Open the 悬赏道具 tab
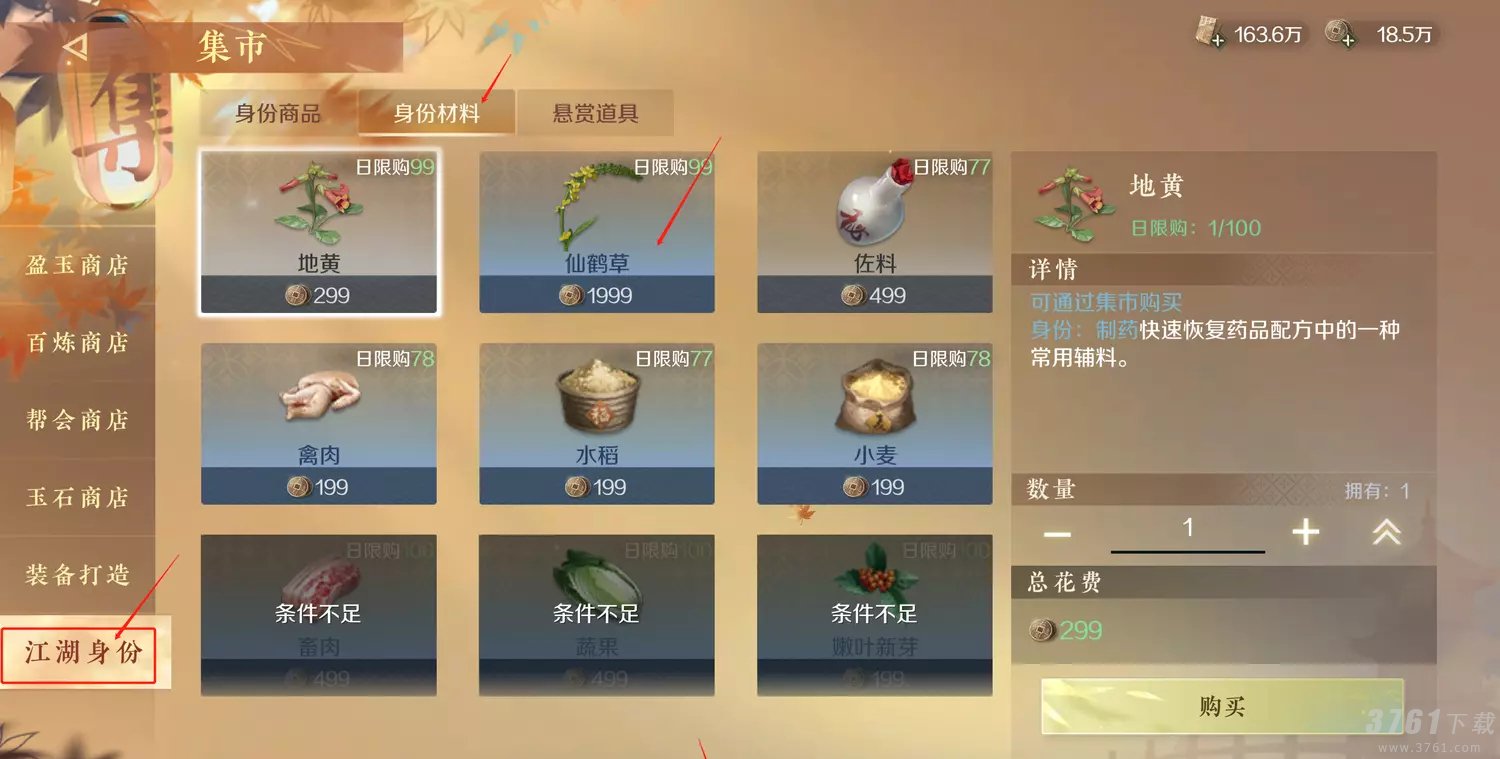1500x759 pixels. coord(594,113)
